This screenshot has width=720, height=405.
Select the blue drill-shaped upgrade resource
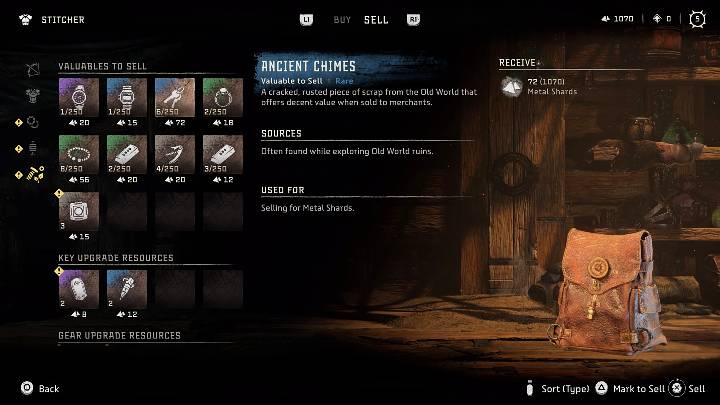coord(126,289)
